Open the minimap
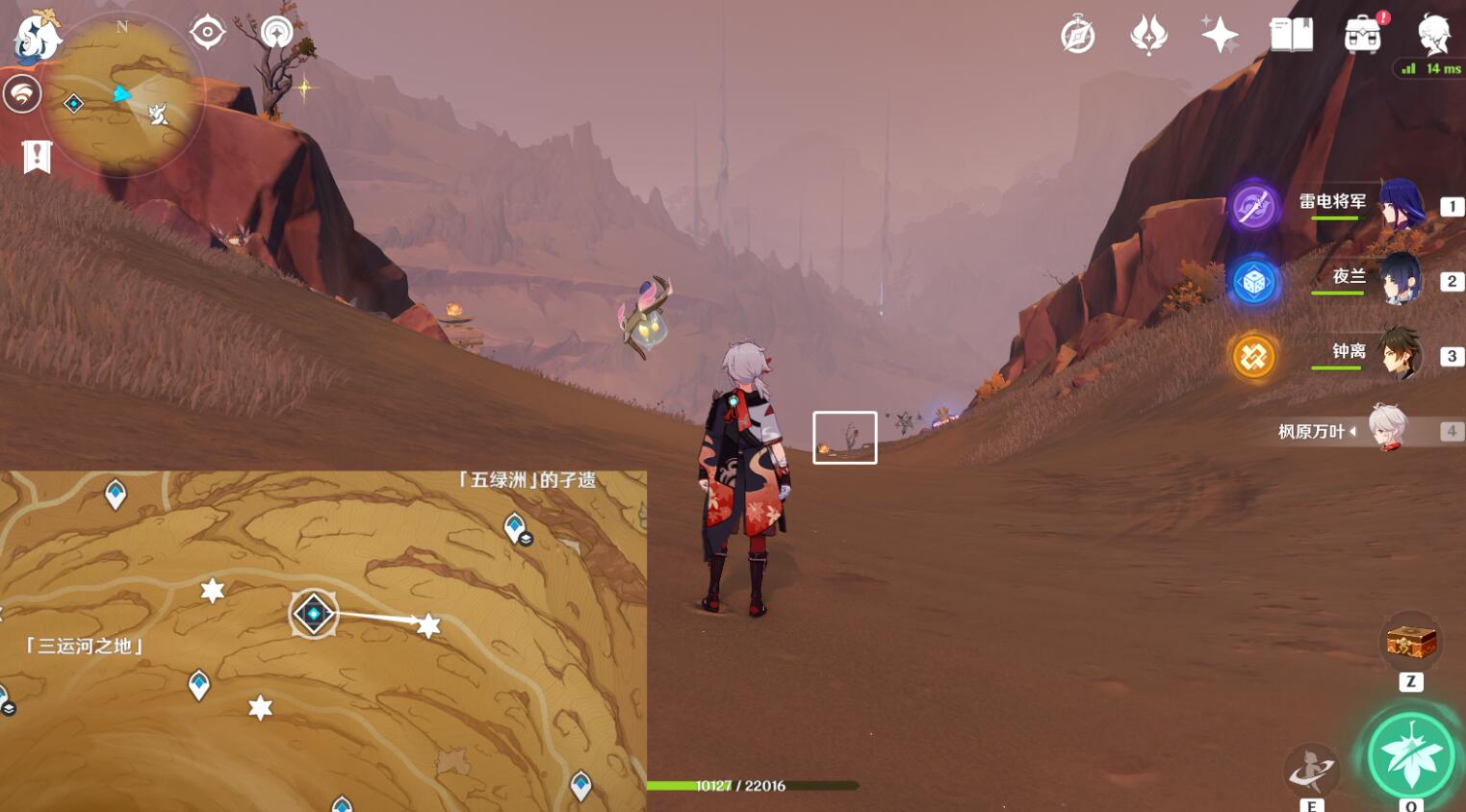1466x812 pixels. 123,96
